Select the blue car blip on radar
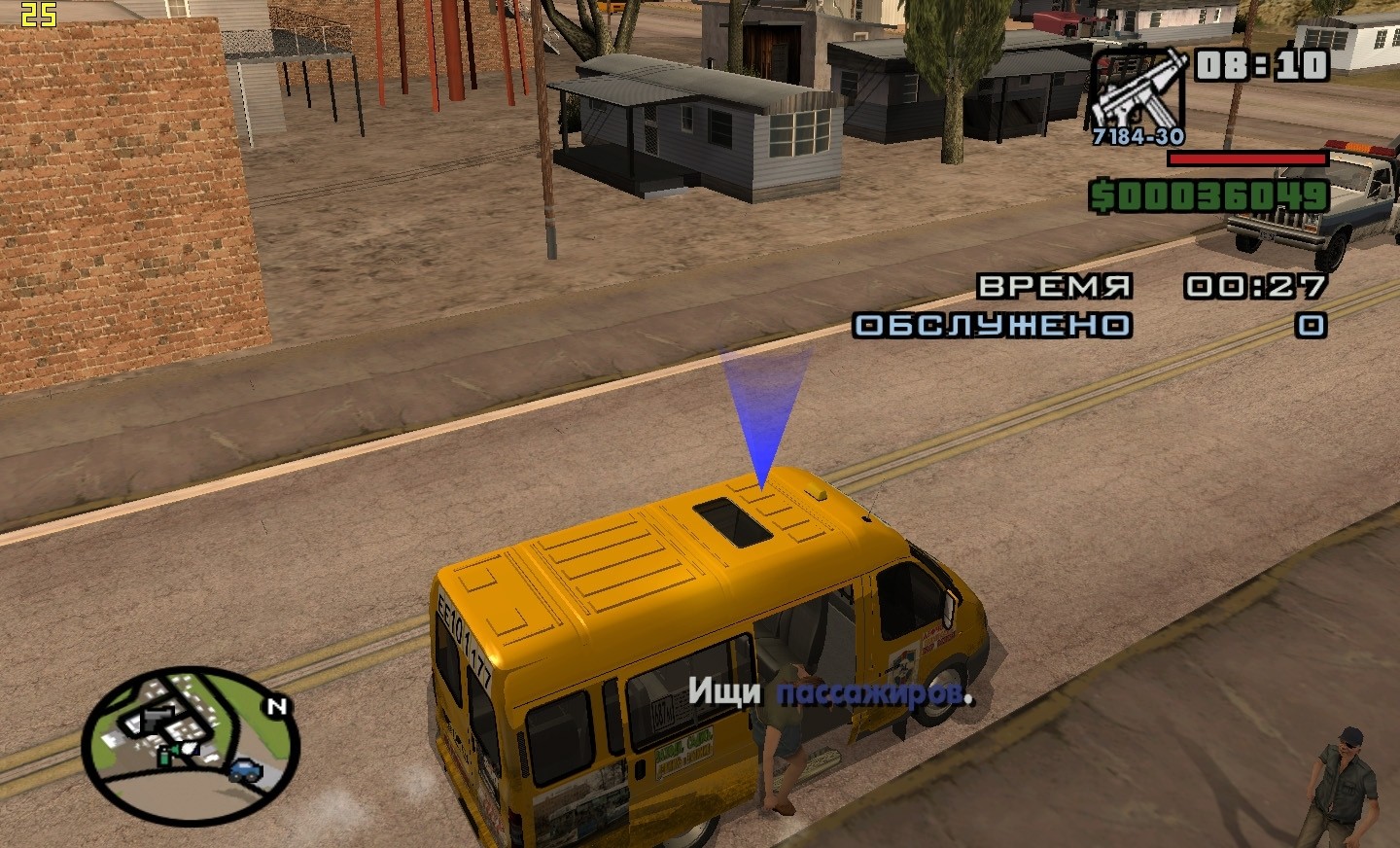Image resolution: width=1400 pixels, height=848 pixels. tap(245, 772)
